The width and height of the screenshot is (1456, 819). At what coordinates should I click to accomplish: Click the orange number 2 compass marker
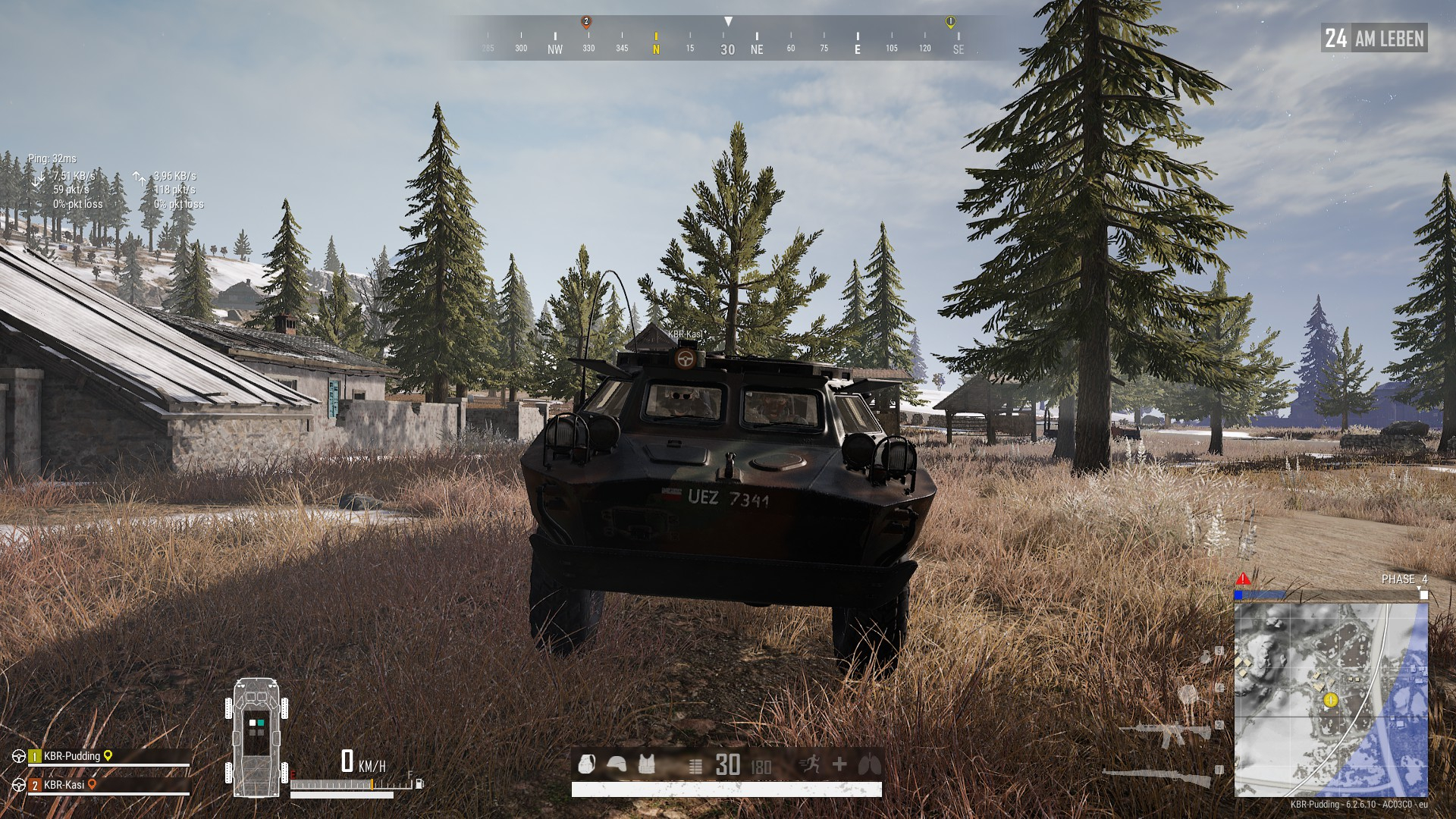point(586,22)
